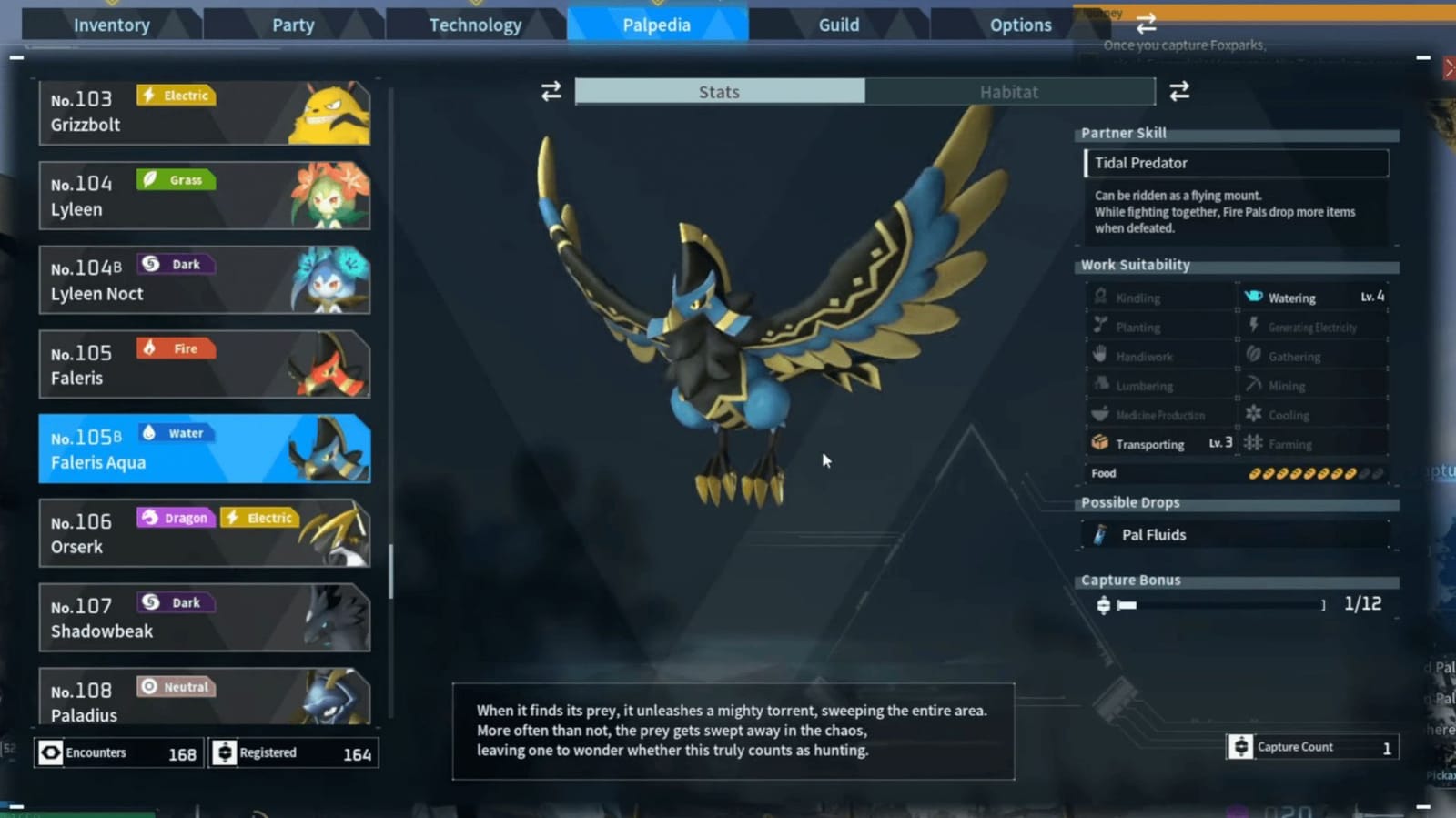Switch to the Stats tab

[718, 91]
